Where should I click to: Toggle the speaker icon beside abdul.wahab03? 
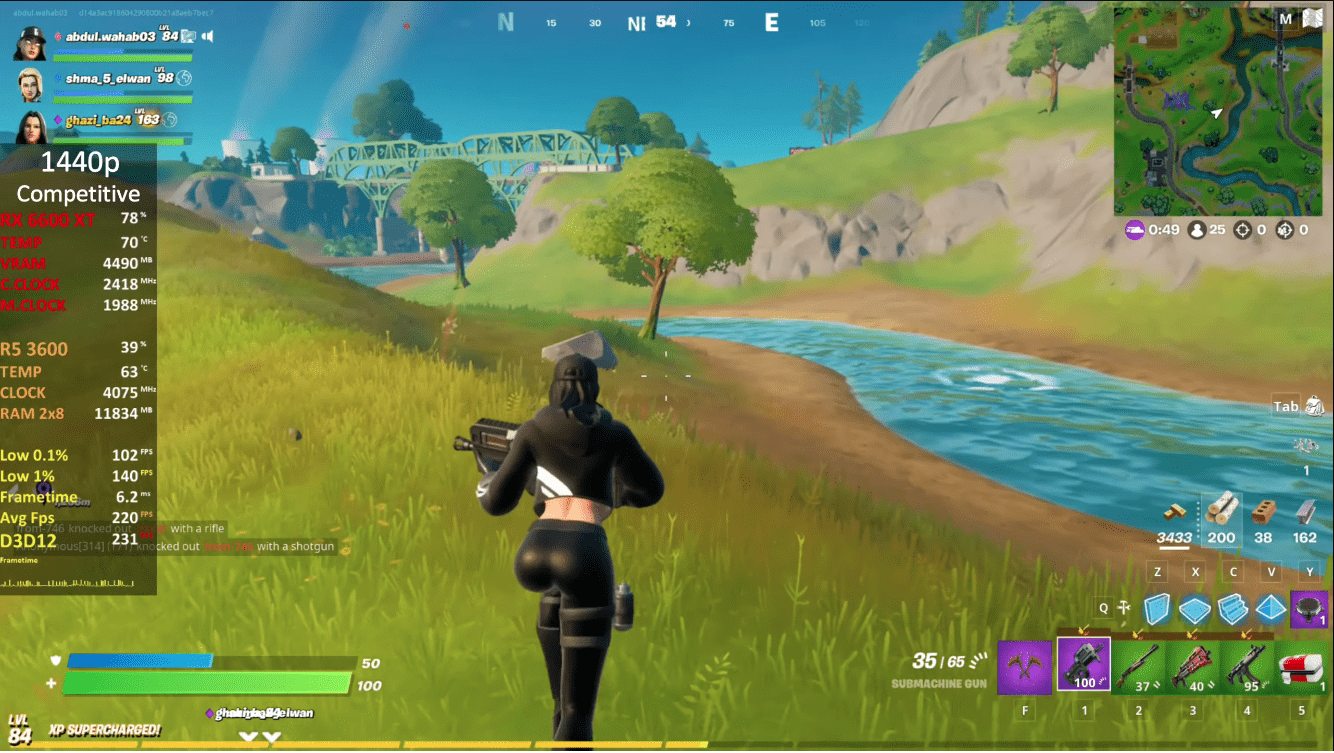(207, 37)
